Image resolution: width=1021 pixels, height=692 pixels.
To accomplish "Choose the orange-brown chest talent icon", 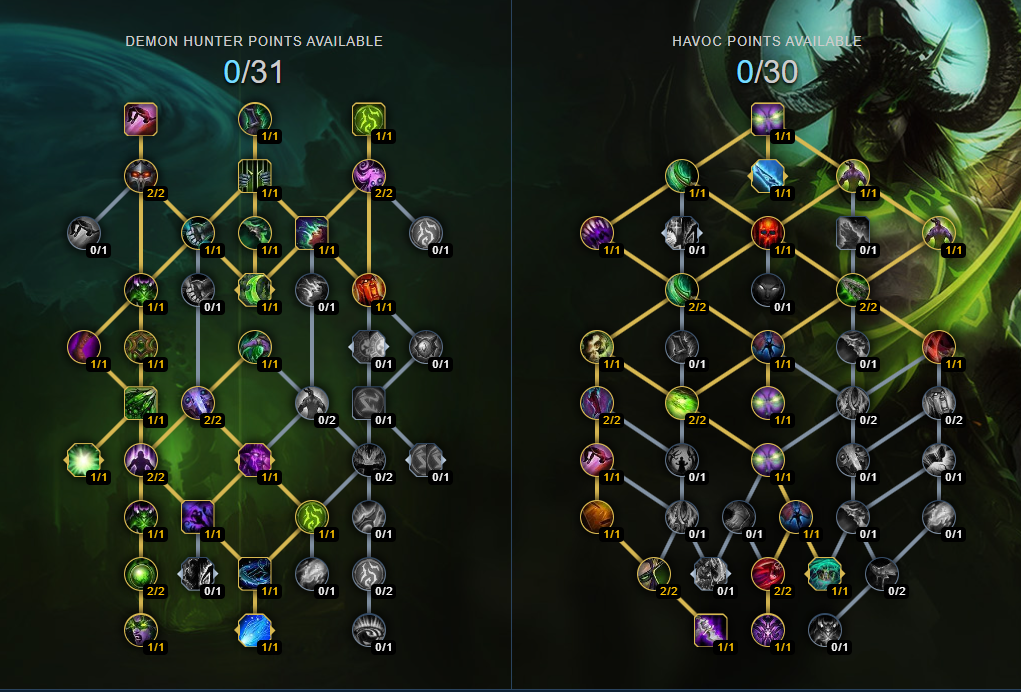I will click(x=596, y=516).
